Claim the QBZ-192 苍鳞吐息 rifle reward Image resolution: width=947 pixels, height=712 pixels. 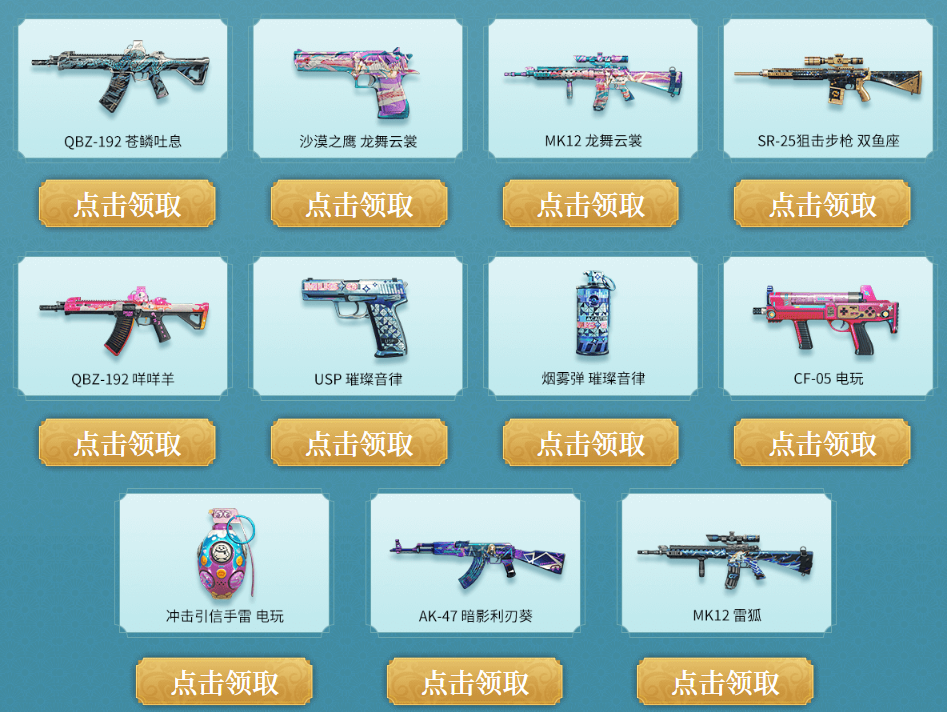pos(127,204)
